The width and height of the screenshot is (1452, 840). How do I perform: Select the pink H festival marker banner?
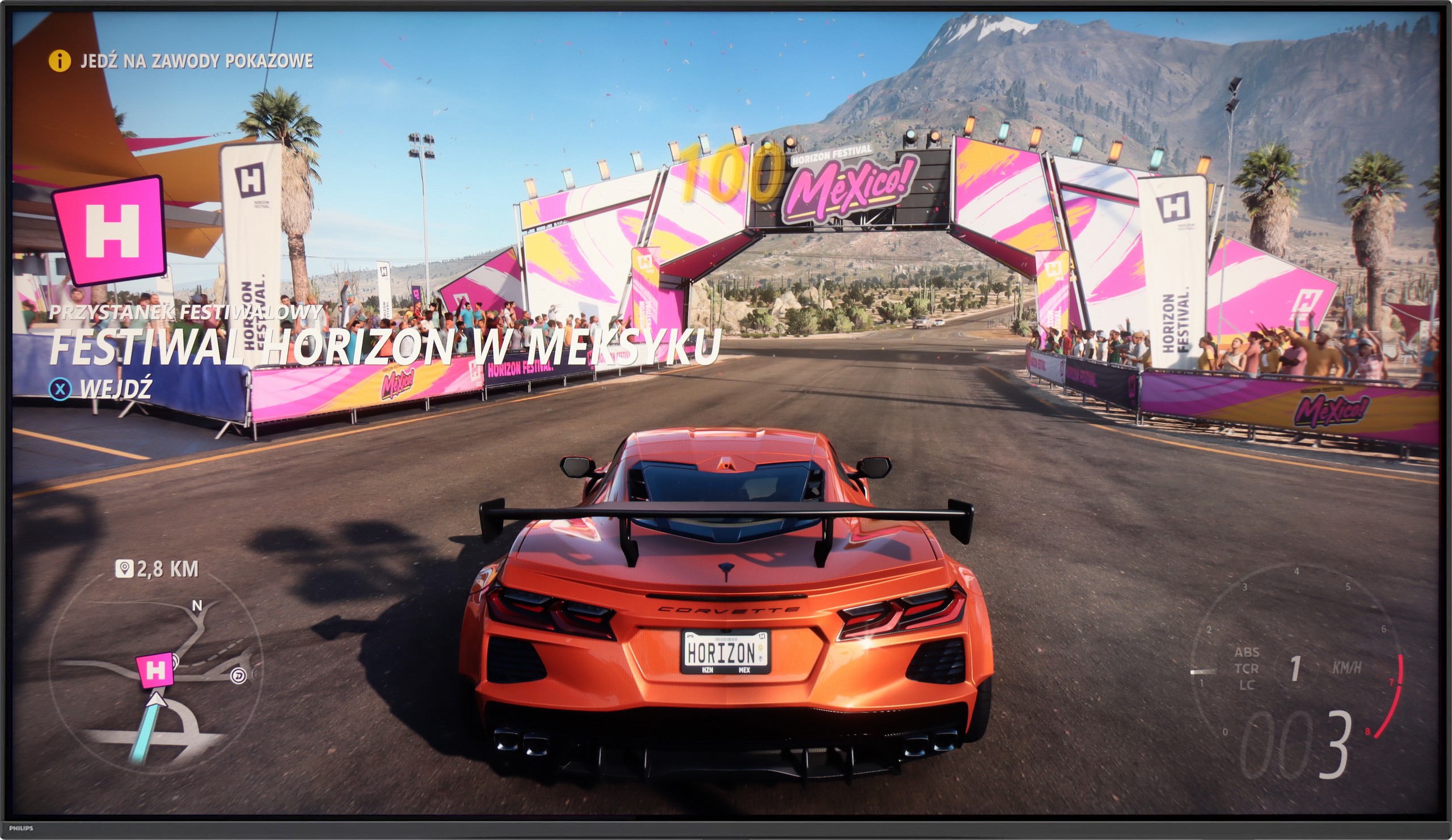click(107, 230)
